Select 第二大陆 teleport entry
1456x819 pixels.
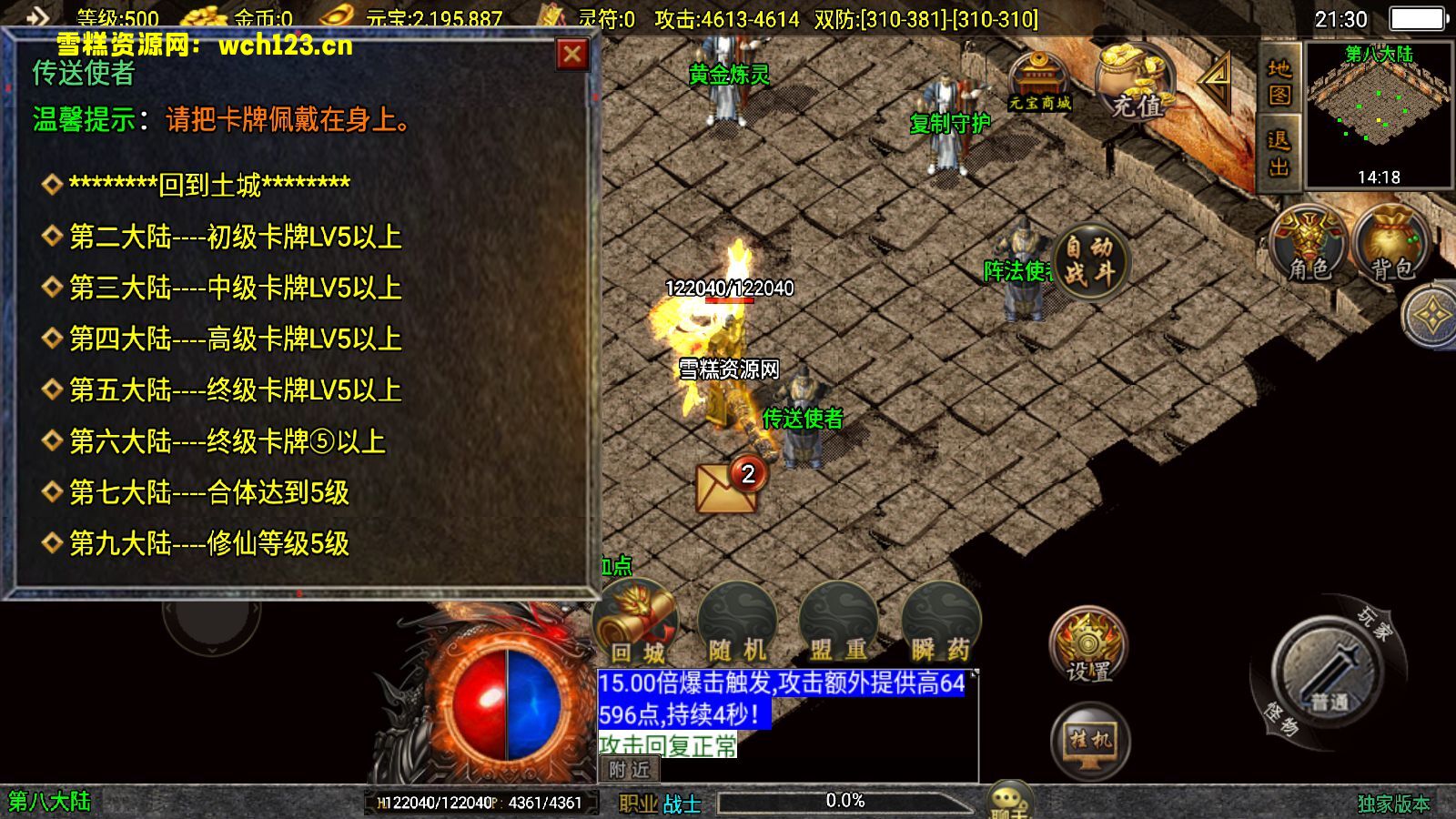click(235, 237)
